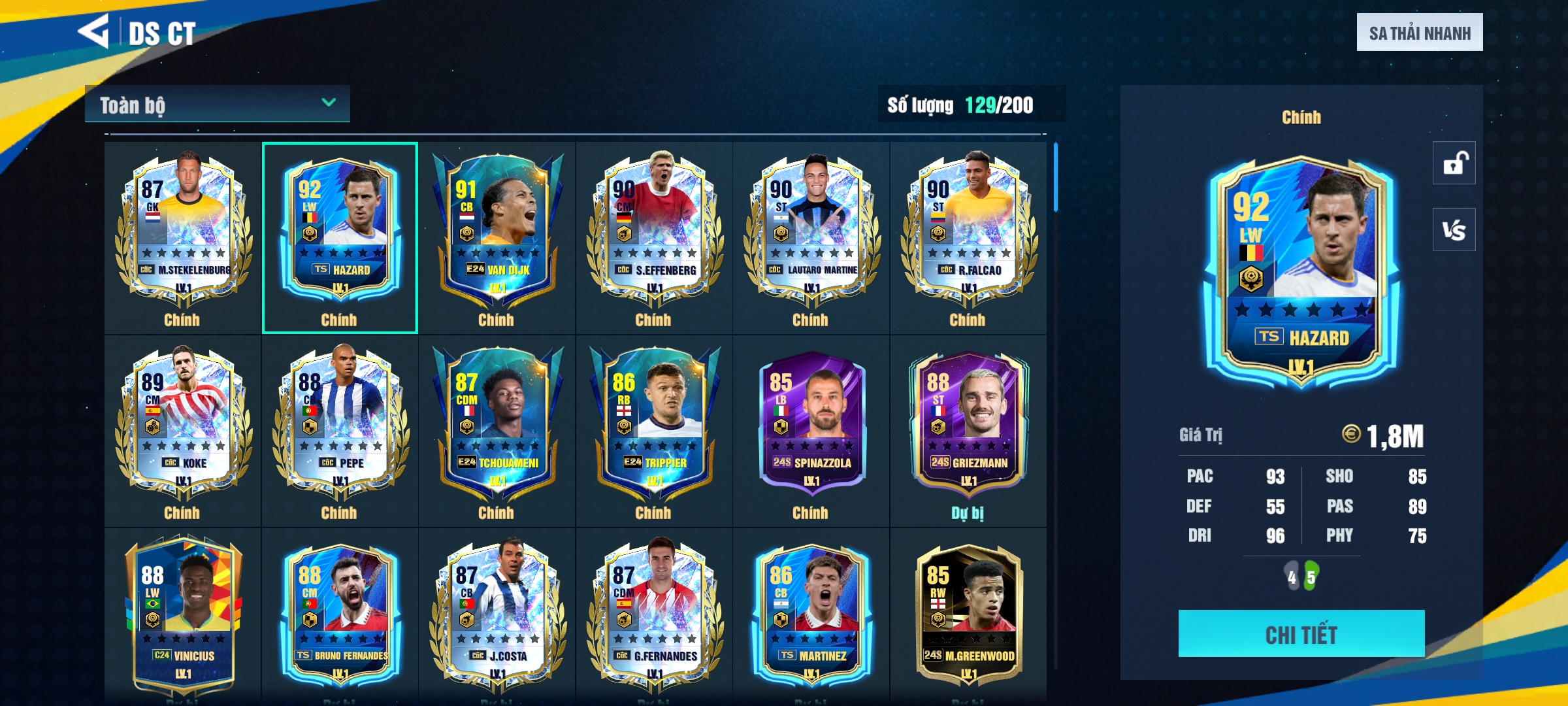Image resolution: width=1568 pixels, height=706 pixels.
Task: Toggle the padlock lock icon
Action: click(1454, 163)
